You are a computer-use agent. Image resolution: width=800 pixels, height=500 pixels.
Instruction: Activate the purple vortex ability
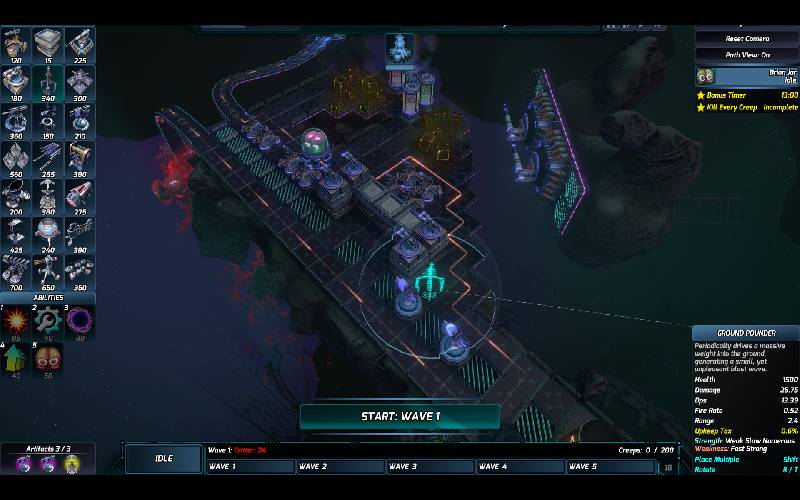pos(80,322)
